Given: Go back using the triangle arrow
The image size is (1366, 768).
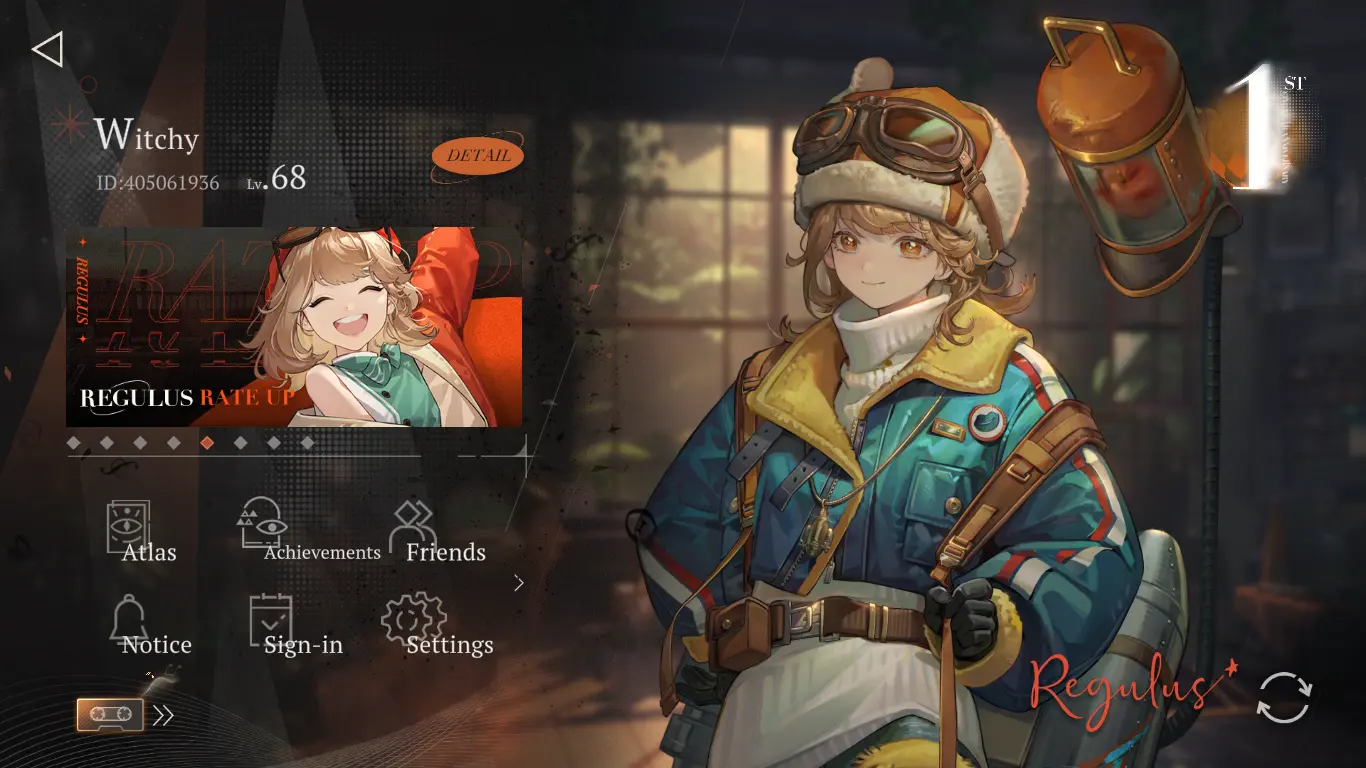Looking at the screenshot, I should click(48, 49).
